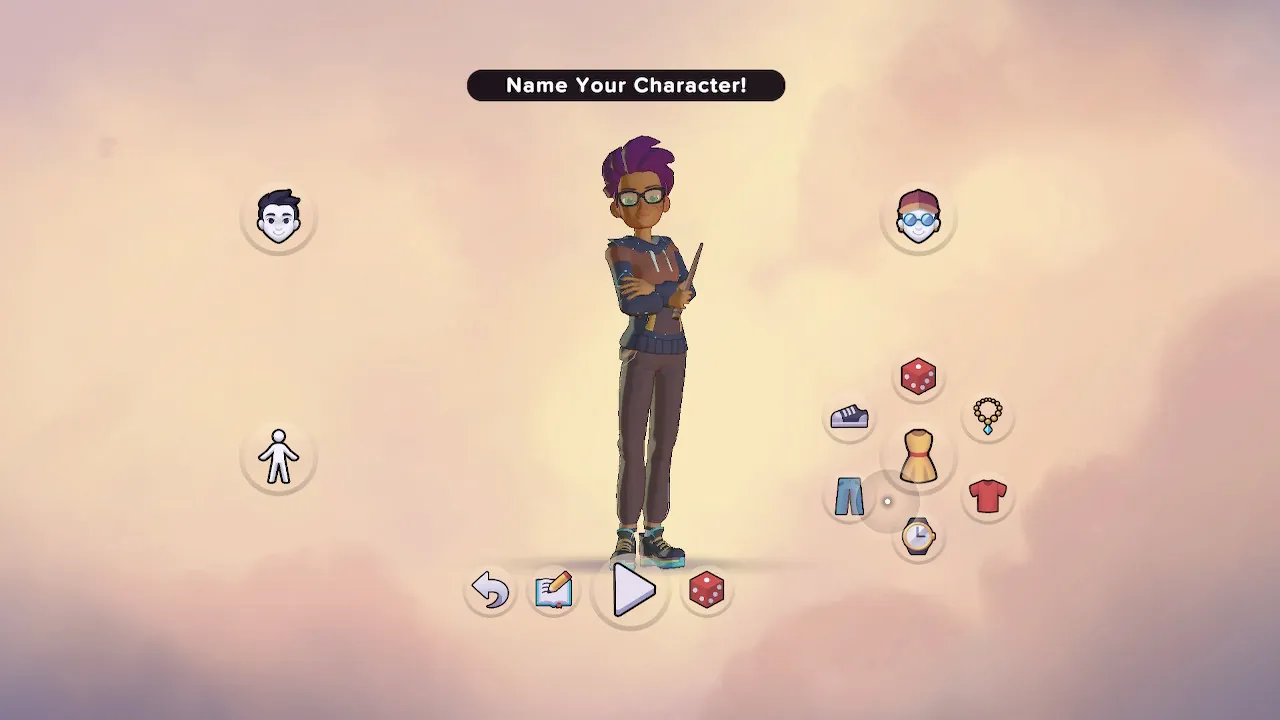This screenshot has width=1280, height=720.
Task: Open the hairstyle and face customization options
Action: pyautogui.click(x=278, y=218)
